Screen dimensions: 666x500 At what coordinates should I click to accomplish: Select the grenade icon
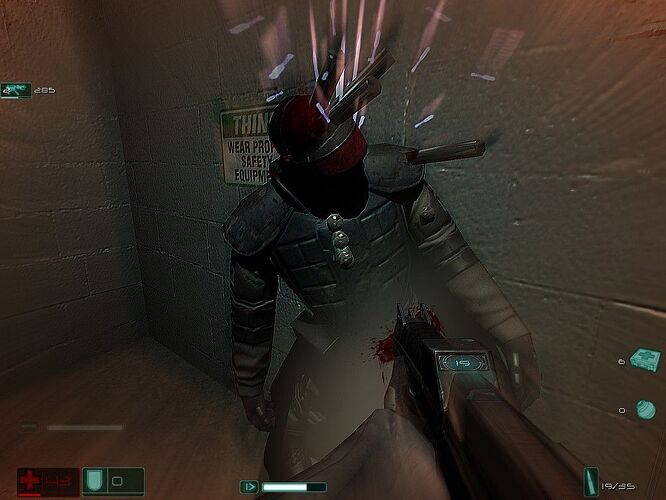(x=645, y=408)
